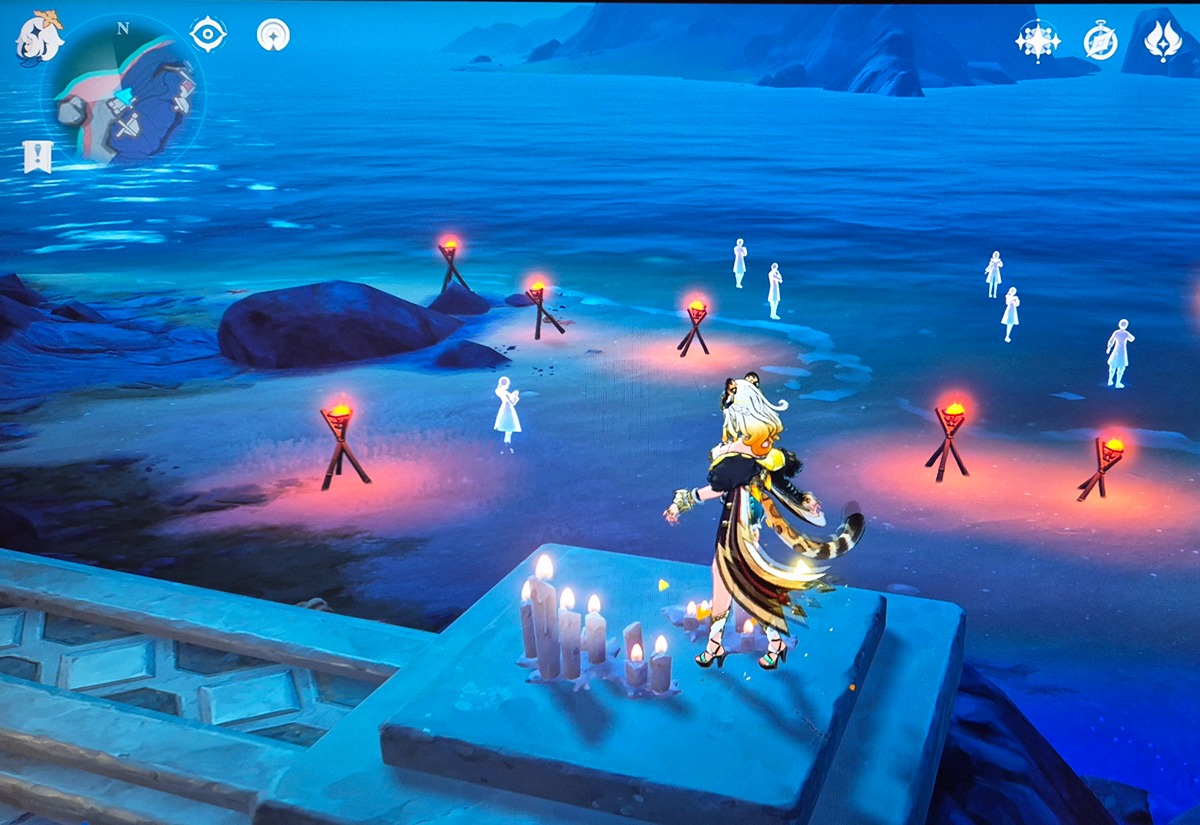Open the winged Battle Pass icon
The width and height of the screenshot is (1200, 825).
coord(1162,40)
